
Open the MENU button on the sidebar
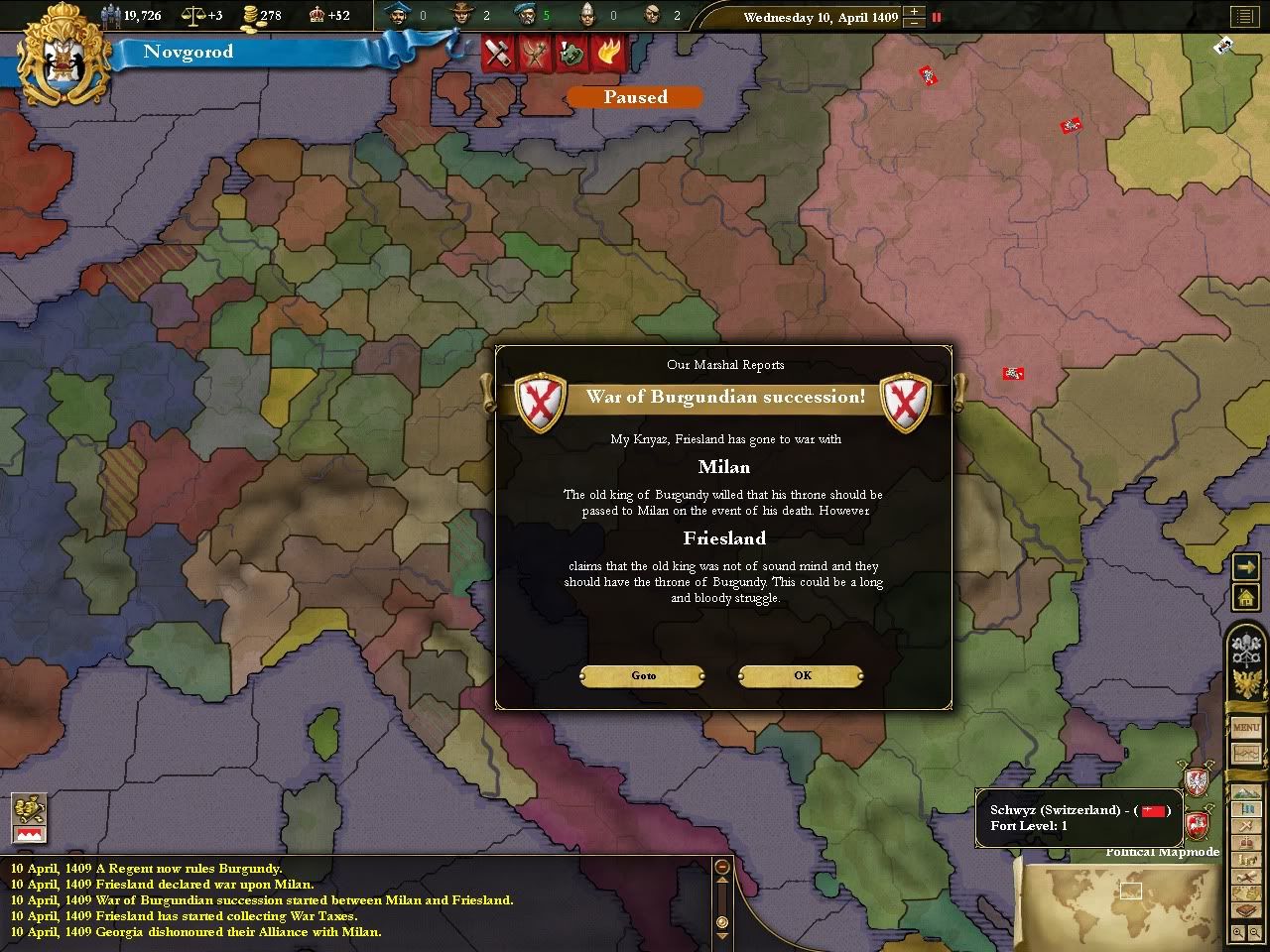pos(1245,727)
